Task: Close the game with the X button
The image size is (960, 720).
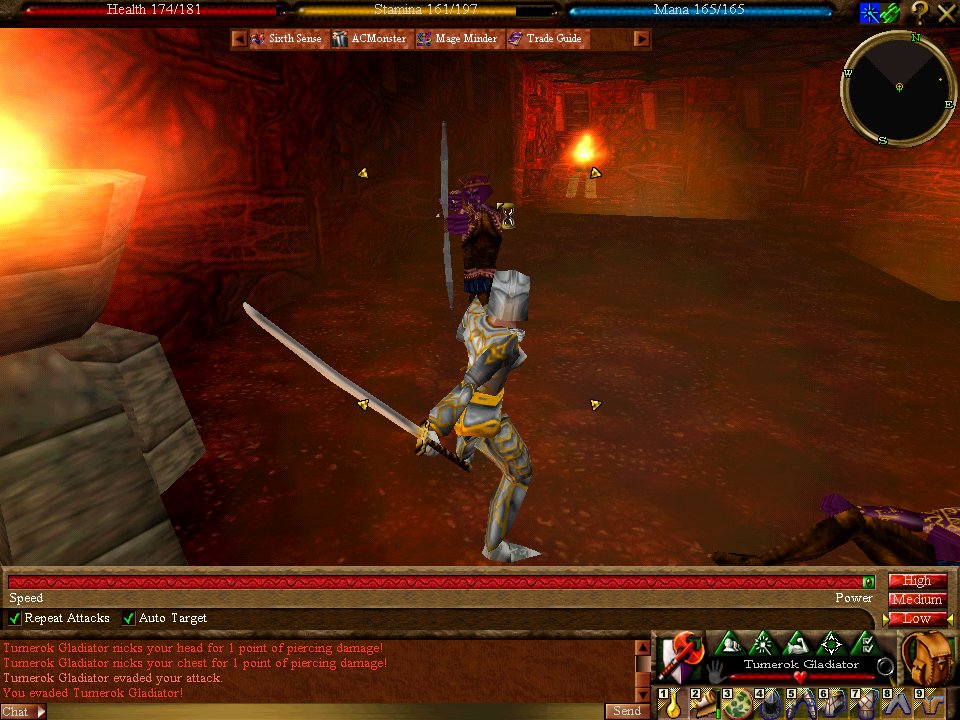Action: (x=946, y=13)
